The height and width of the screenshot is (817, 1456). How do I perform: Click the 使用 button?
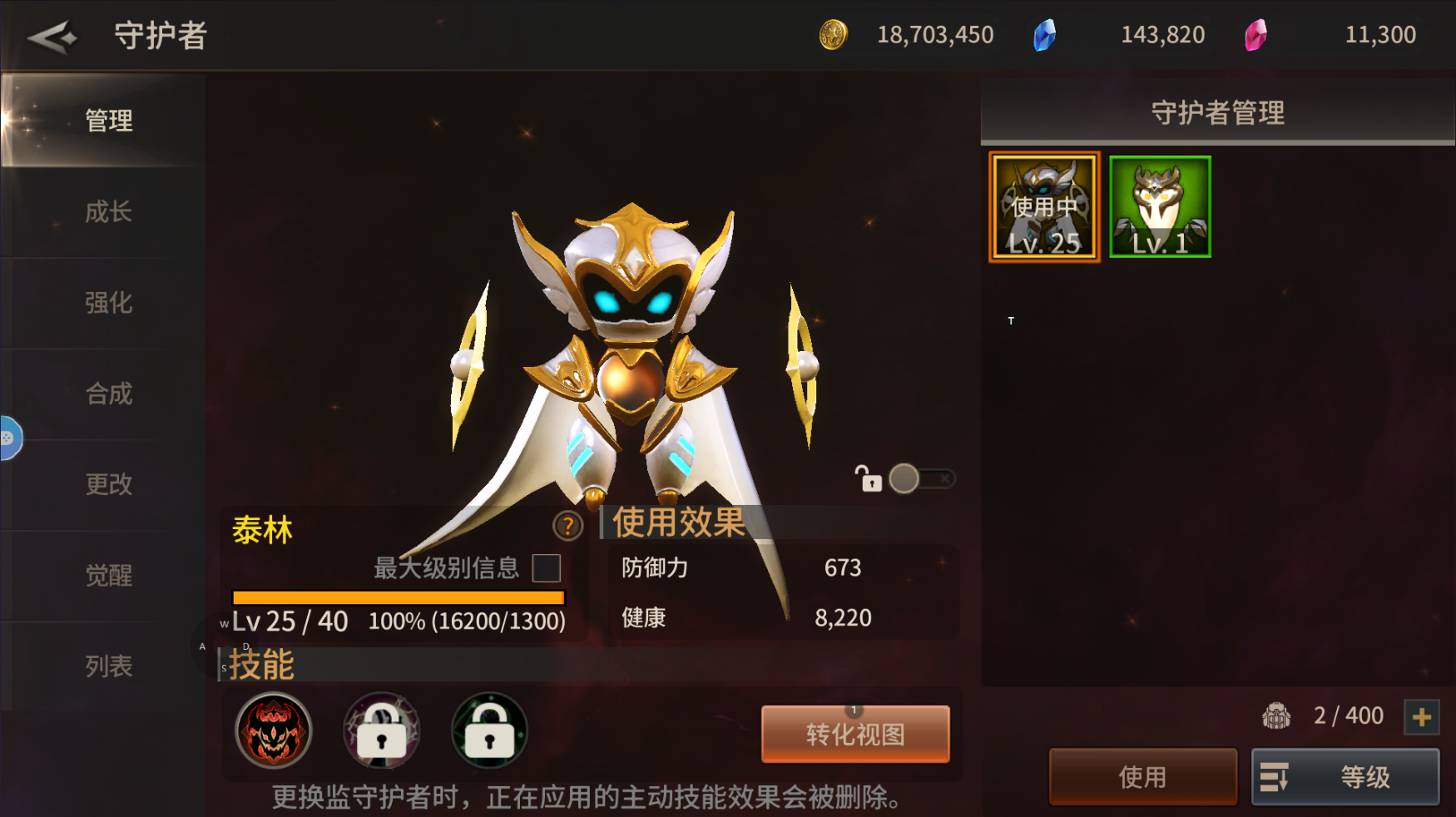click(1142, 776)
